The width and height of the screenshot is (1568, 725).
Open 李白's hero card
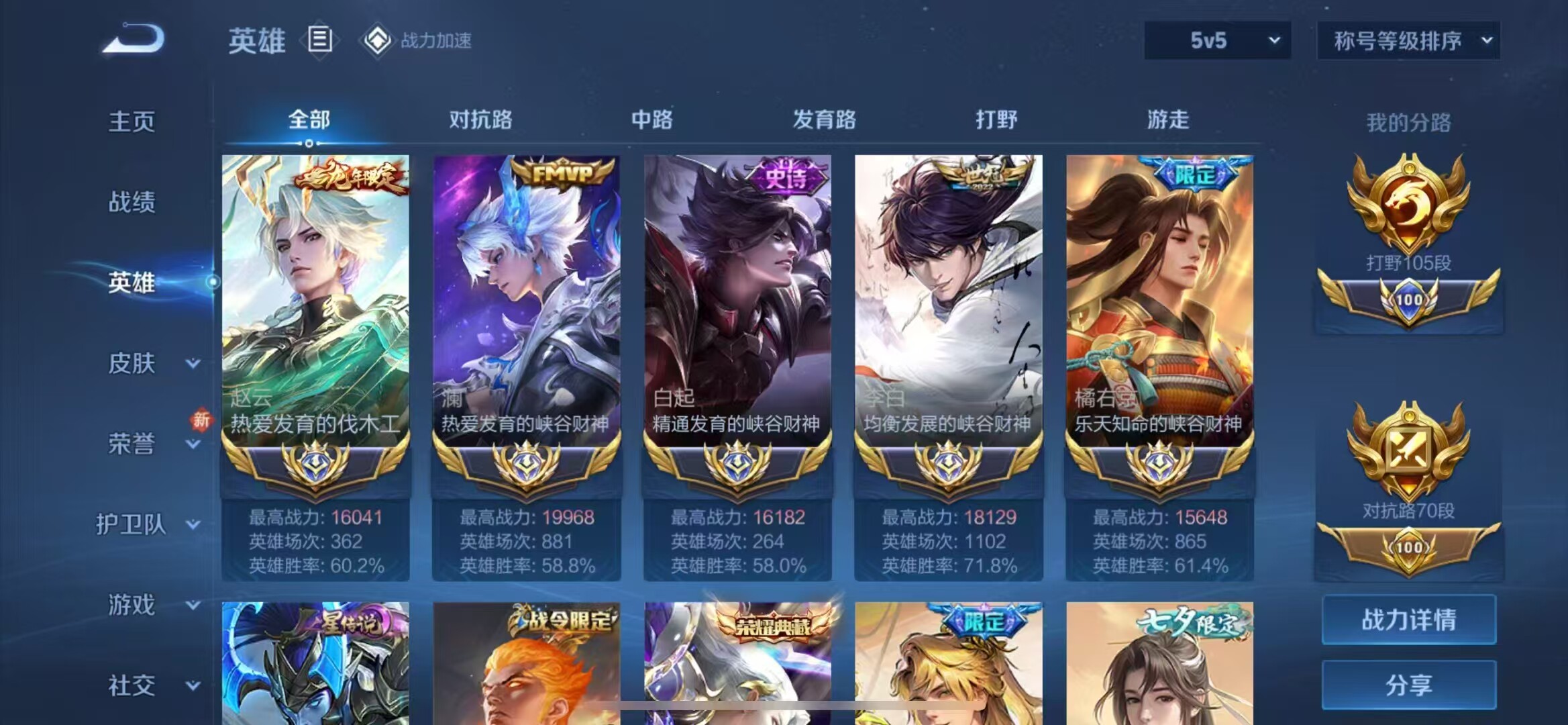point(950,302)
